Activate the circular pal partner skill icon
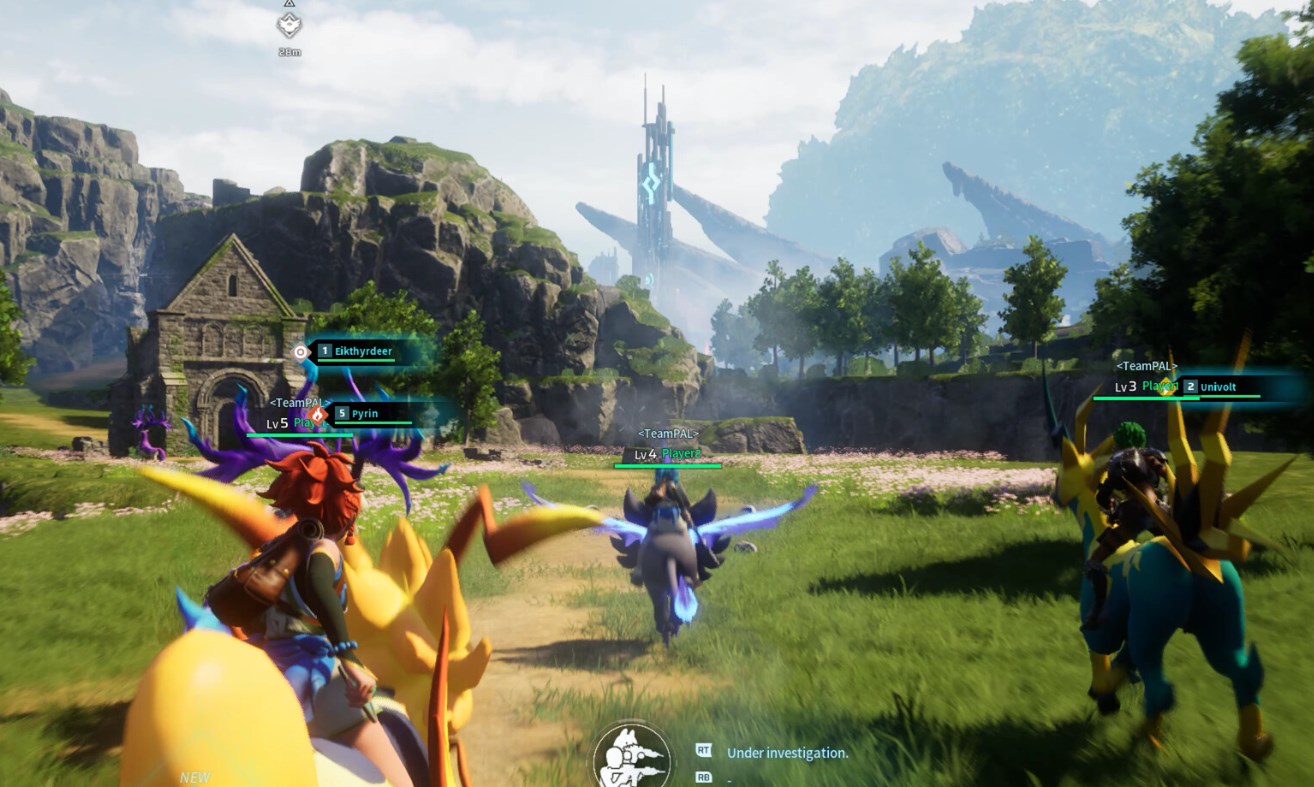Viewport: 1314px width, 787px height. (x=631, y=757)
